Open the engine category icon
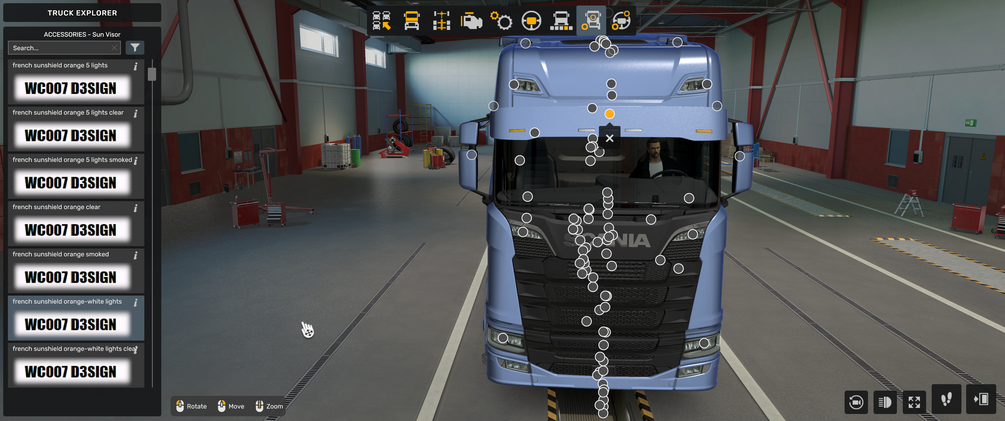Image resolution: width=1005 pixels, height=421 pixels. click(471, 21)
